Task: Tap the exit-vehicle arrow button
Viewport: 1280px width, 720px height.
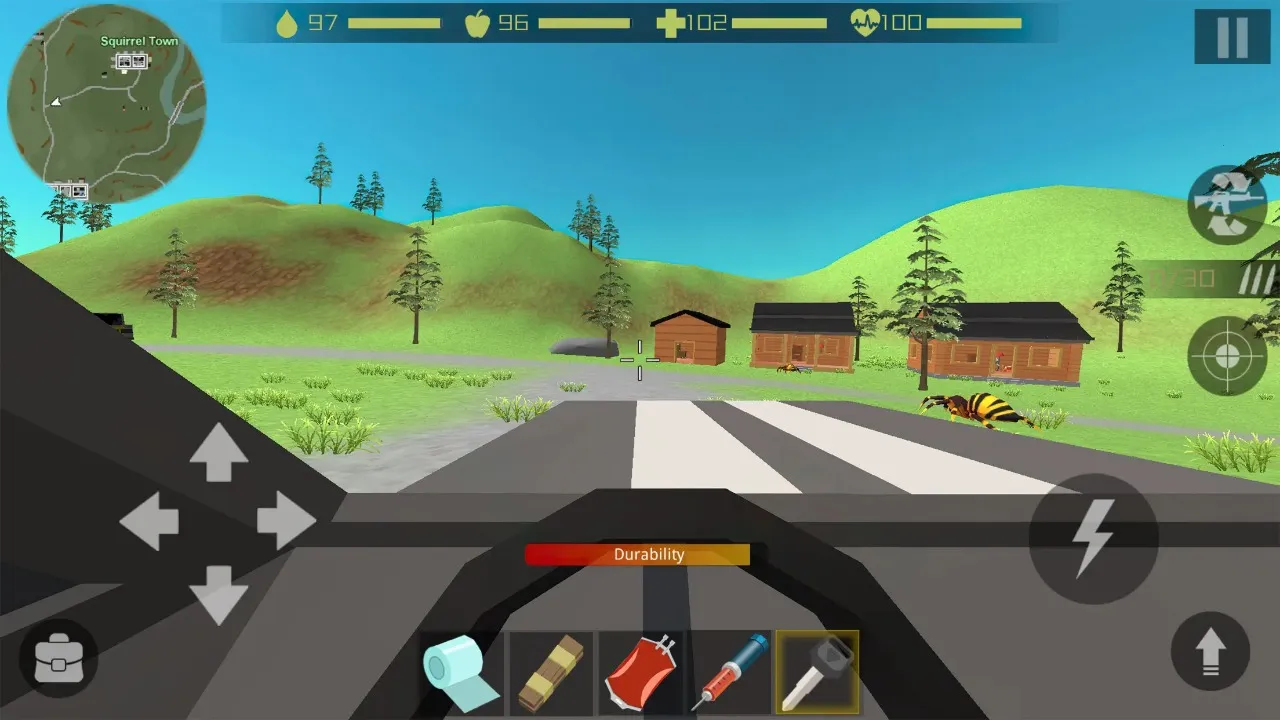Action: pyautogui.click(x=1210, y=651)
